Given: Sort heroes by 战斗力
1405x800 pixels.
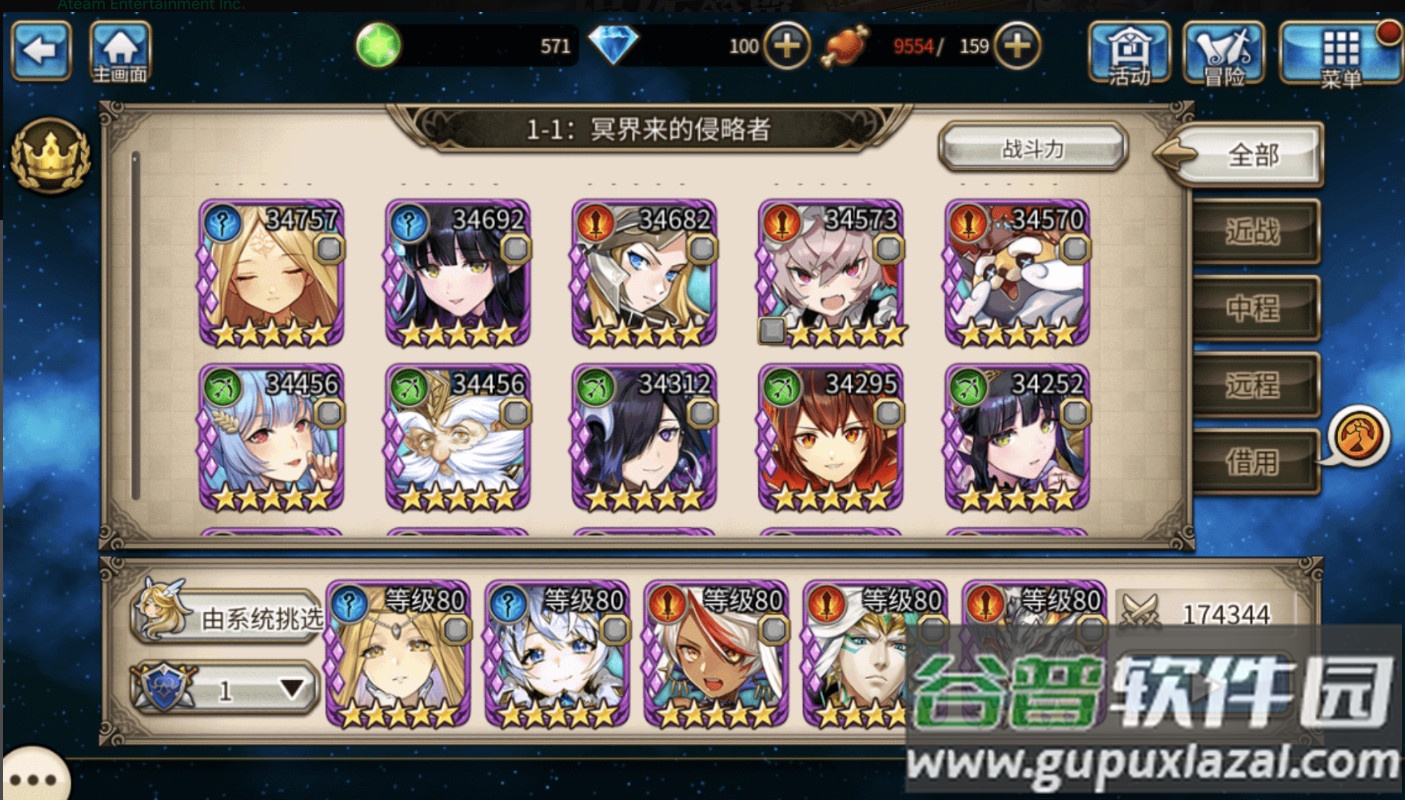Looking at the screenshot, I should click(x=1033, y=149).
